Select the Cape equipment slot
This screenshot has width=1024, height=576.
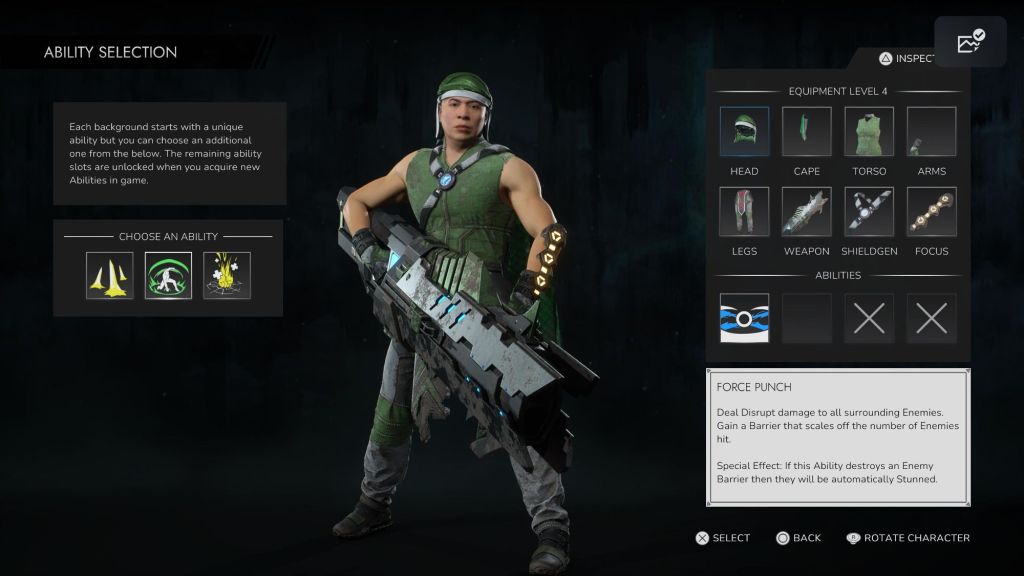point(806,132)
